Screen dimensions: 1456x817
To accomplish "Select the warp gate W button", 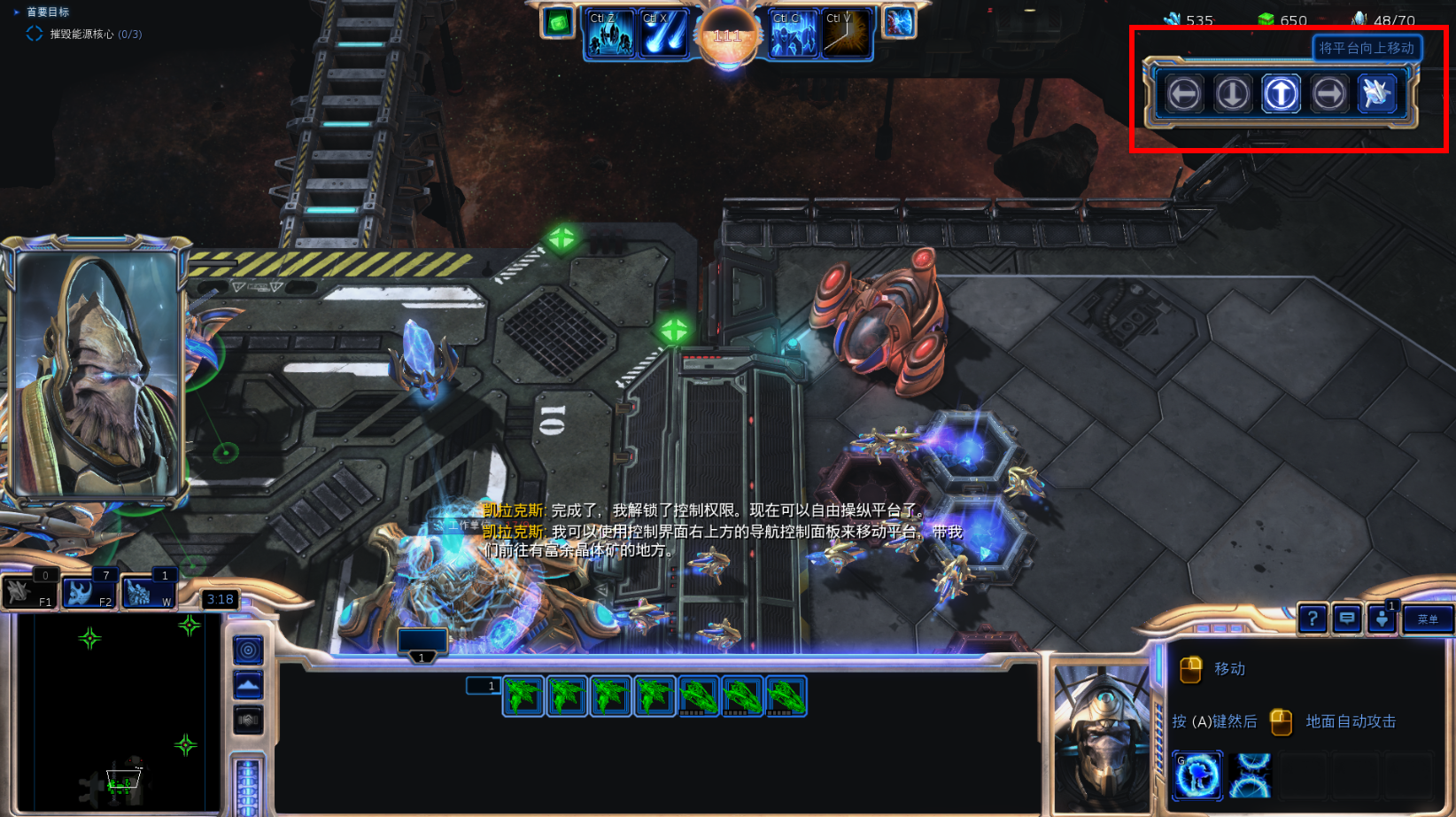I will point(148,592).
